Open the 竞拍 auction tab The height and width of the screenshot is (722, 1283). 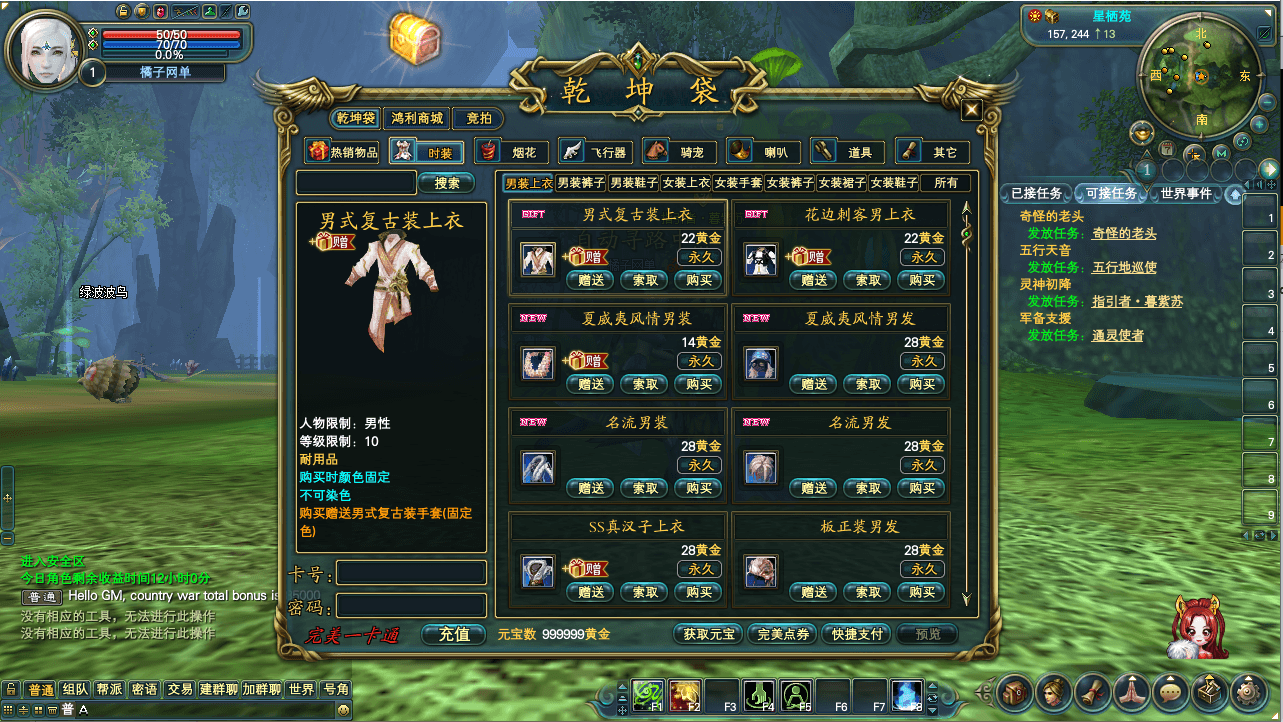[x=478, y=119]
